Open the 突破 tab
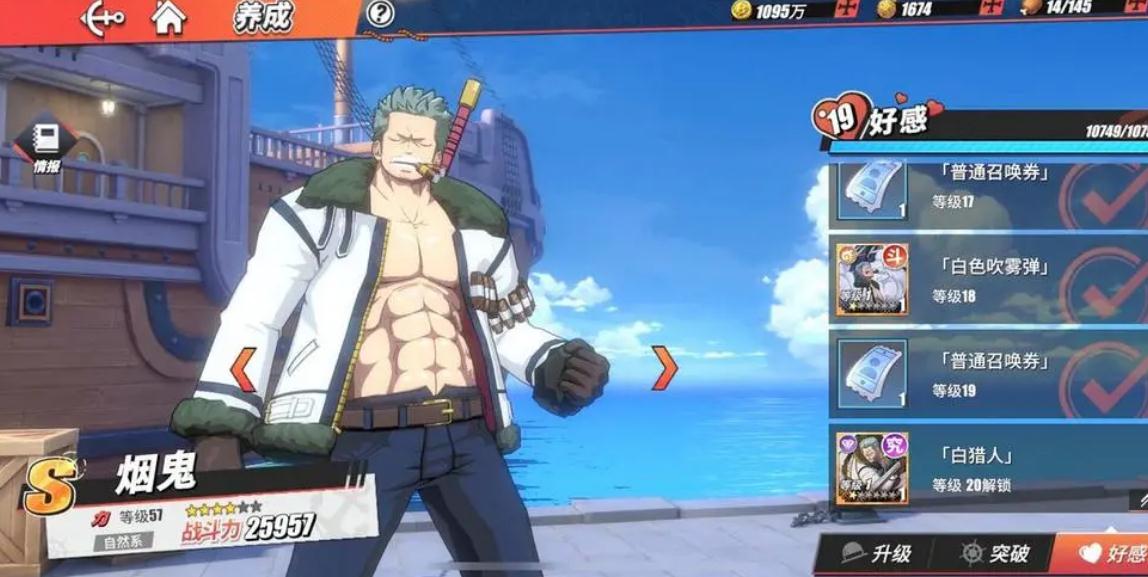 pos(993,554)
